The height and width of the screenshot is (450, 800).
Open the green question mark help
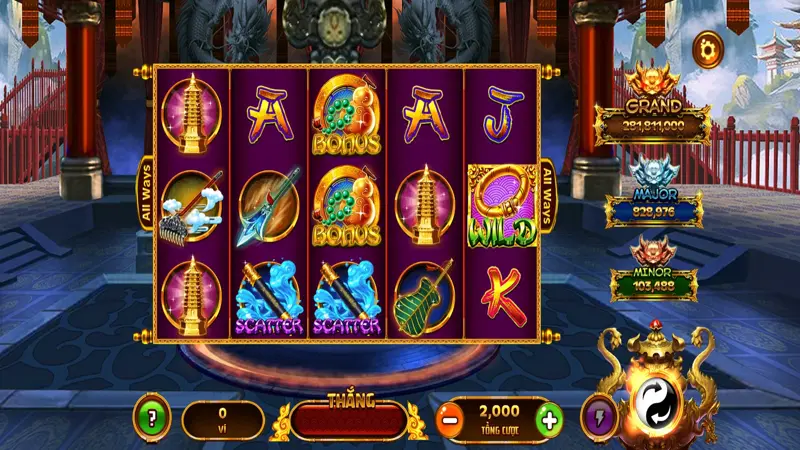(152, 419)
